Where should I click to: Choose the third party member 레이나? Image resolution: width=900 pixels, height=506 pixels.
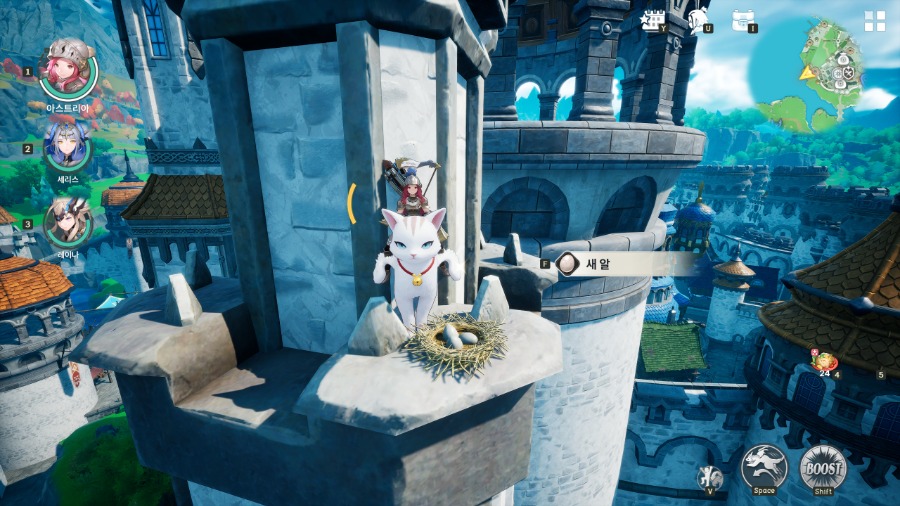coord(67,222)
